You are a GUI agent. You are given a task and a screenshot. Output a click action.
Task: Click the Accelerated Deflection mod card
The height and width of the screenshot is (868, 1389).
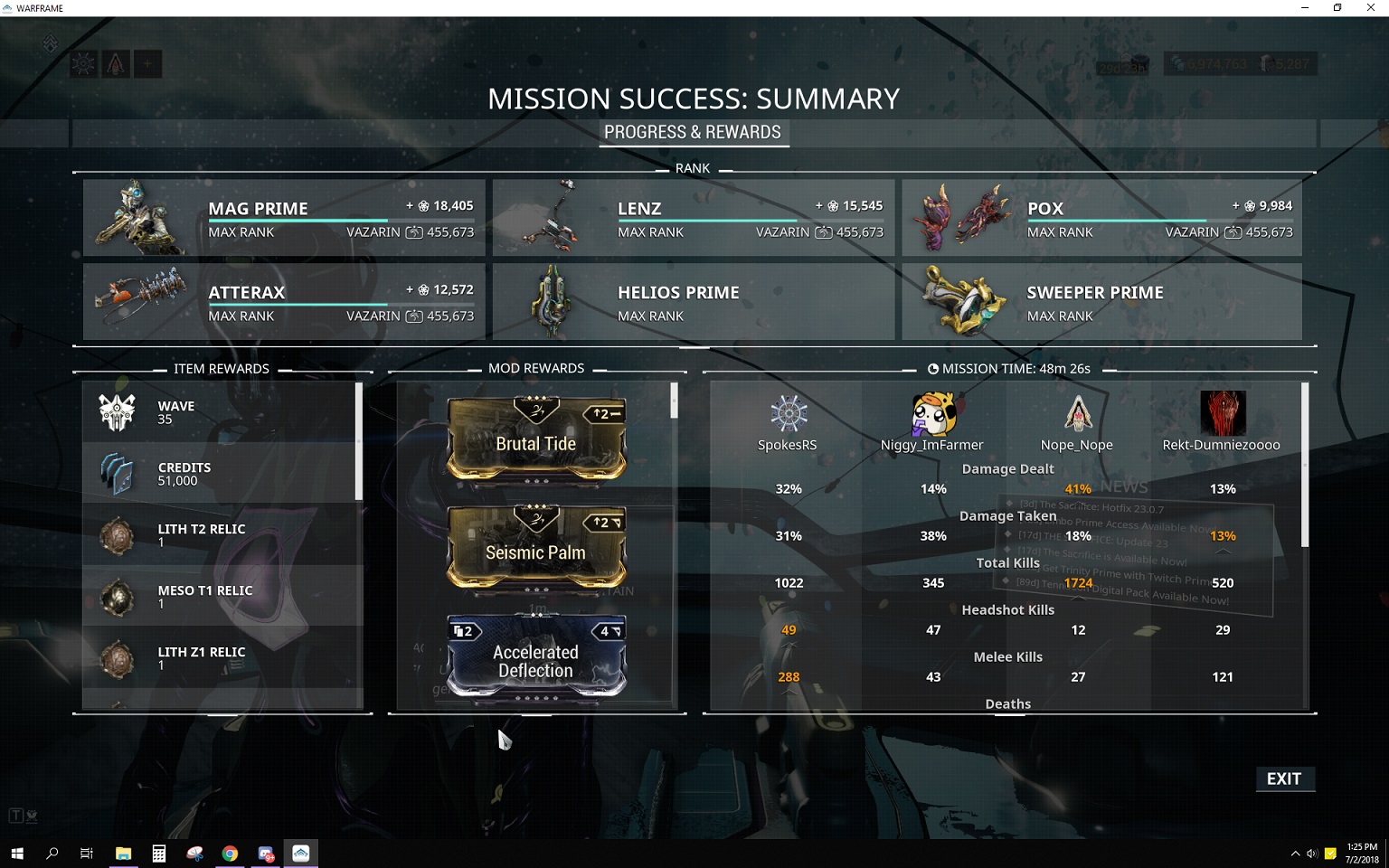[x=536, y=657]
